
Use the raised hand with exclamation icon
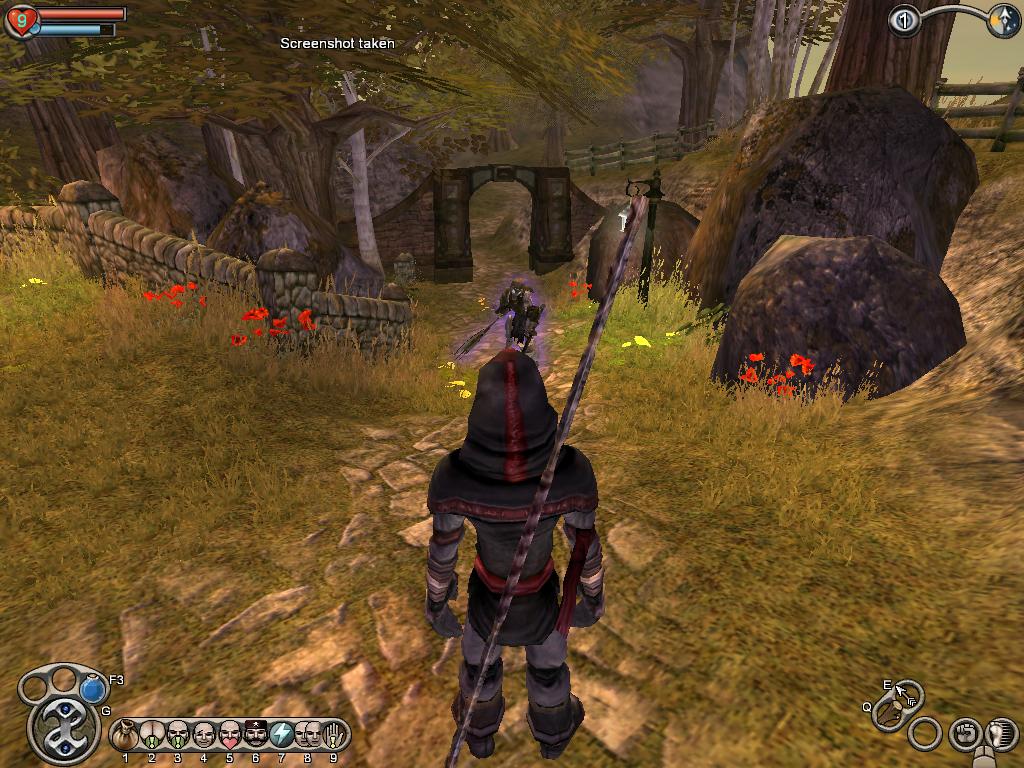pyautogui.click(x=333, y=735)
